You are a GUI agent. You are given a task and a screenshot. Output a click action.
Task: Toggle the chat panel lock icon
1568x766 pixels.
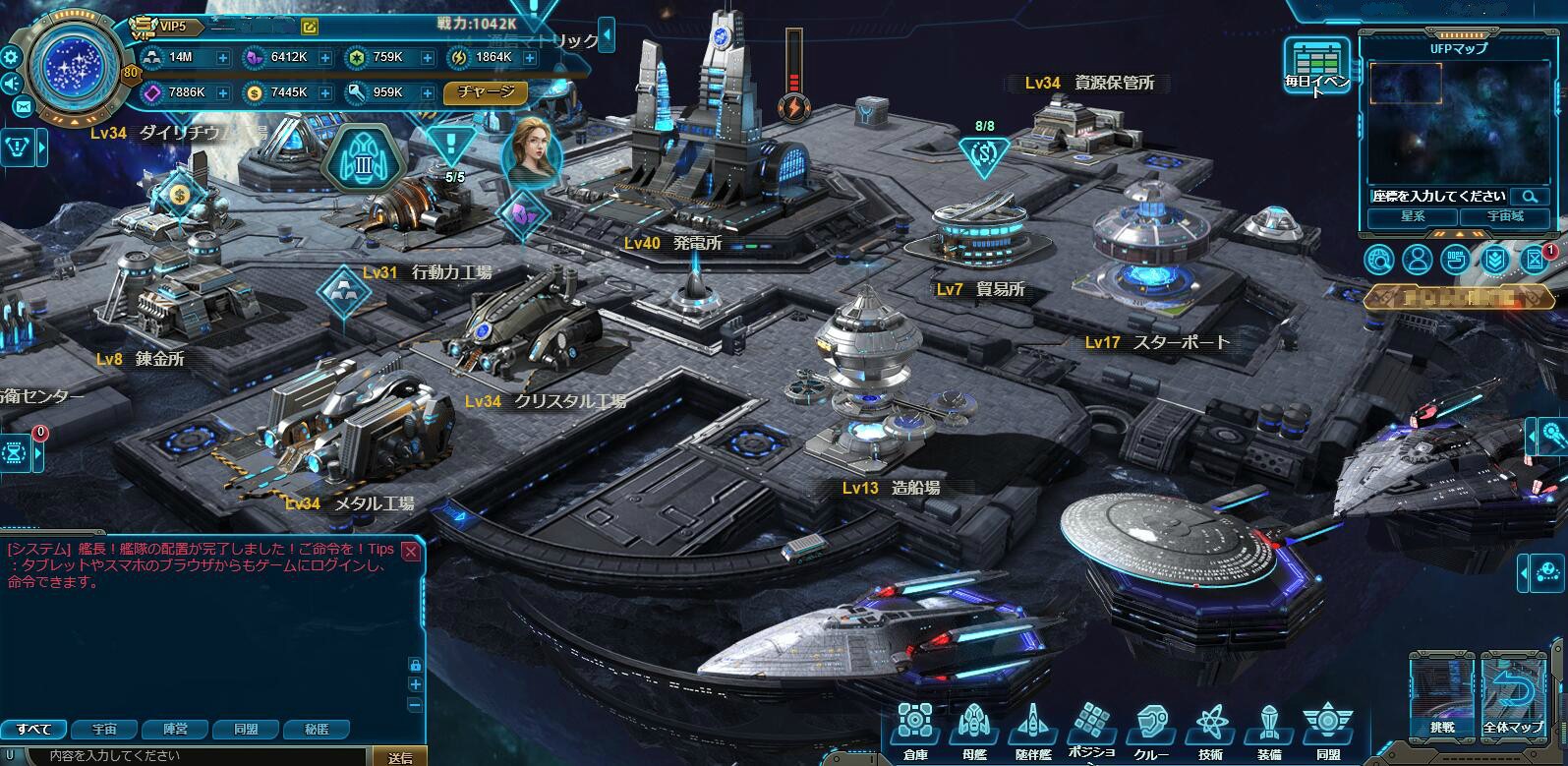(416, 665)
